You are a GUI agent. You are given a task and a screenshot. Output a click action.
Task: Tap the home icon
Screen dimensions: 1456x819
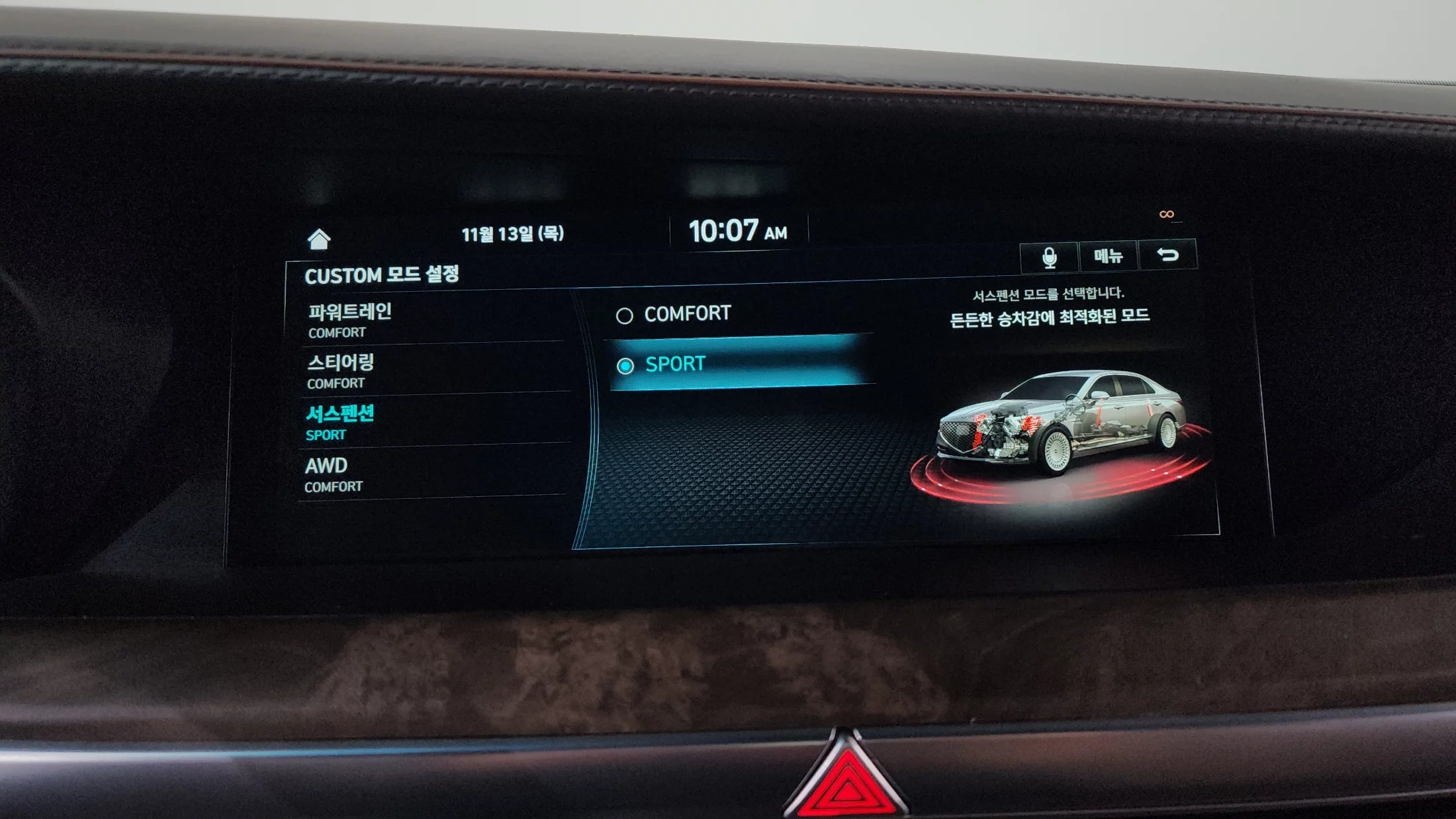(319, 239)
